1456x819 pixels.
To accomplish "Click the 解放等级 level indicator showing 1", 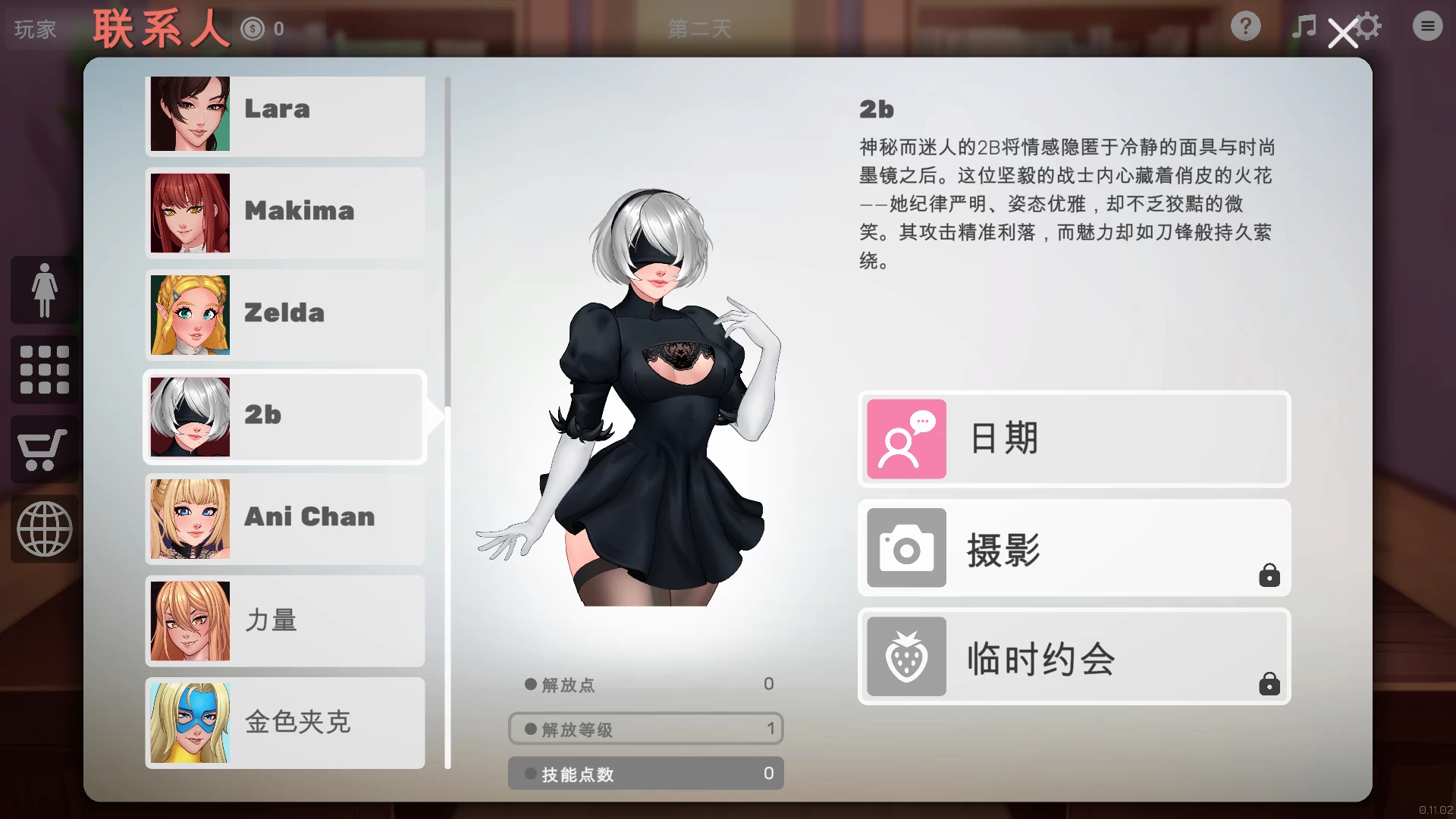I will 645,729.
